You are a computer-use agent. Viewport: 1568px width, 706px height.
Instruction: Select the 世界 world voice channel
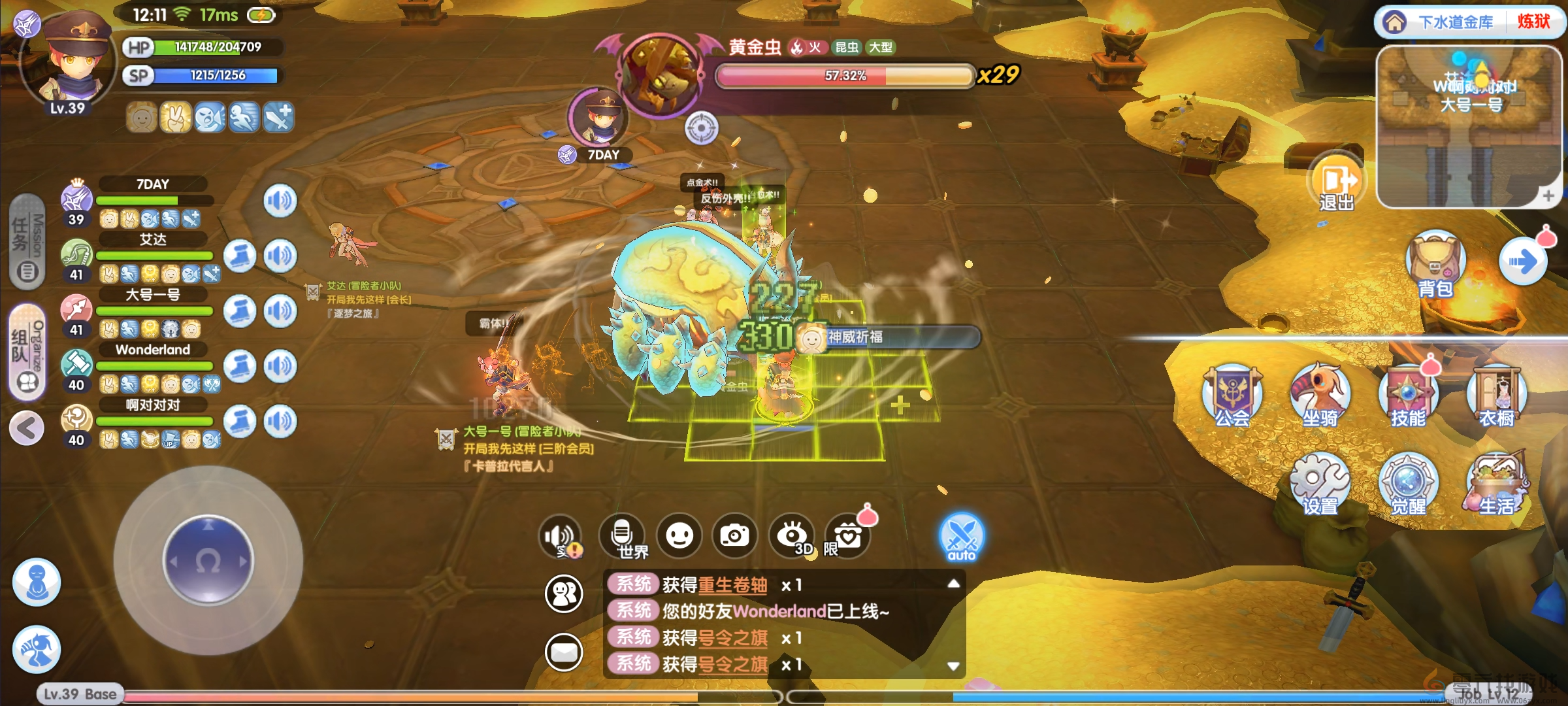[x=623, y=537]
